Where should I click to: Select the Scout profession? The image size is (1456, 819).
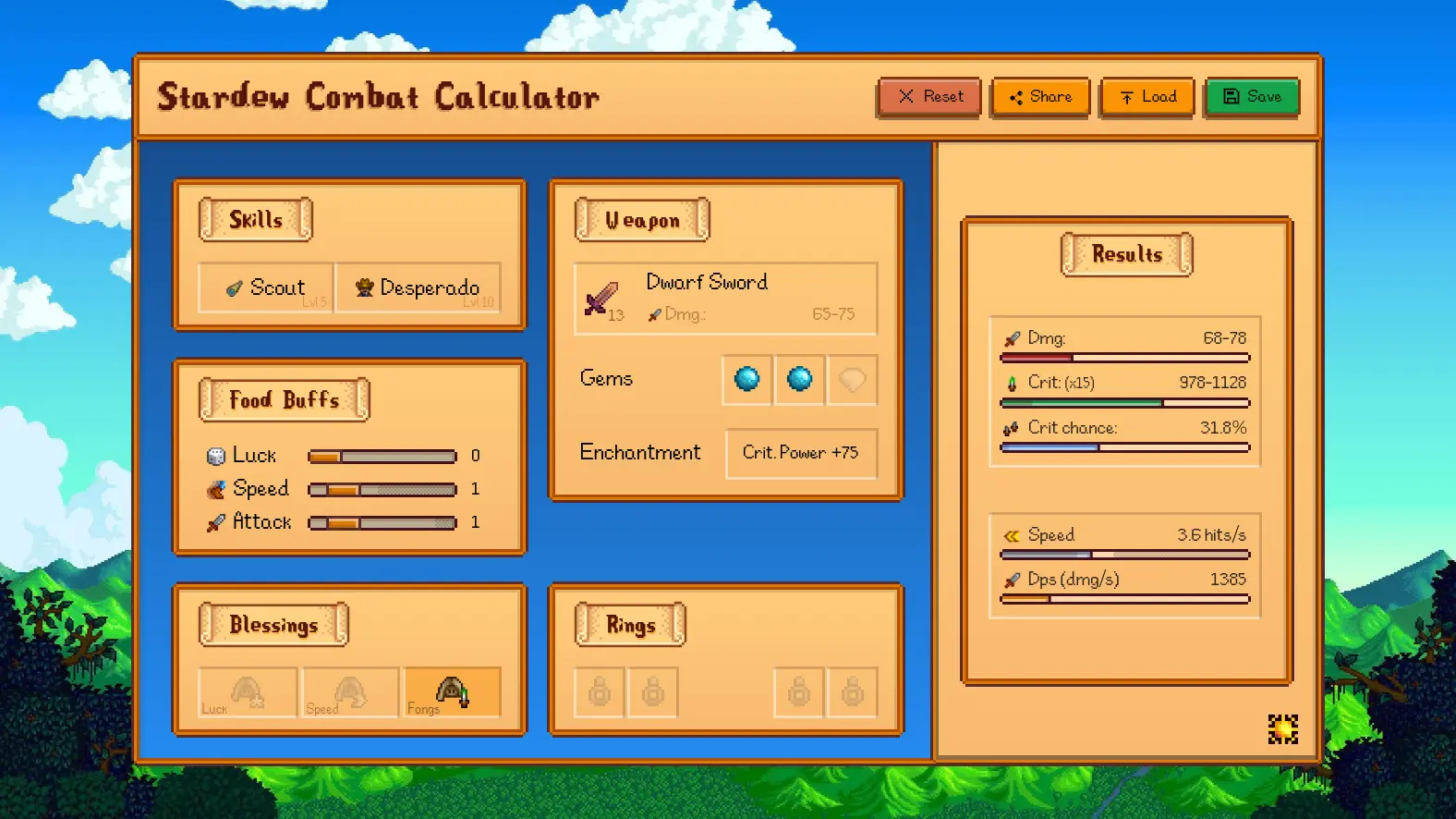click(x=266, y=287)
